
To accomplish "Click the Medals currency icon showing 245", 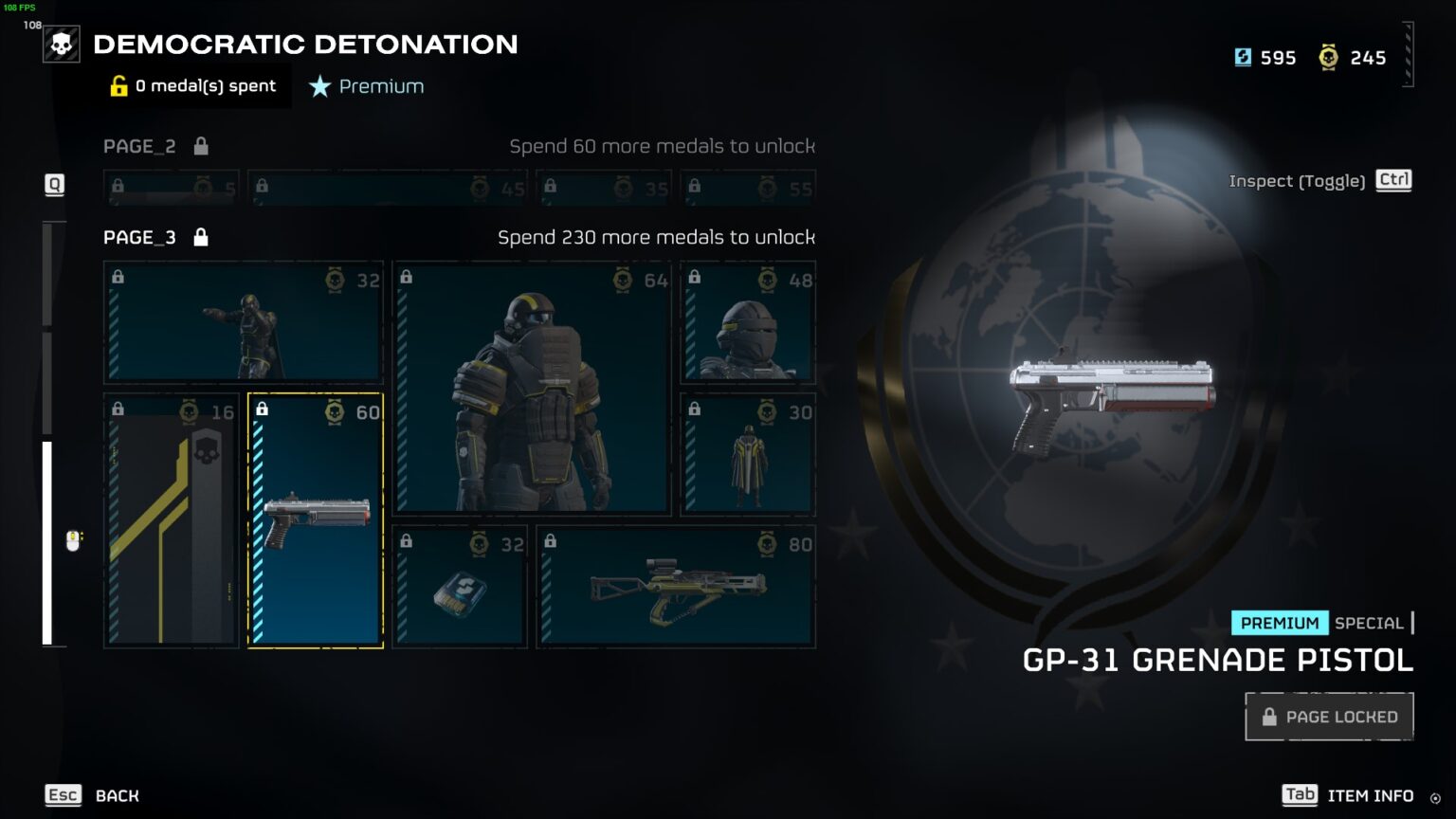I will [x=1329, y=57].
